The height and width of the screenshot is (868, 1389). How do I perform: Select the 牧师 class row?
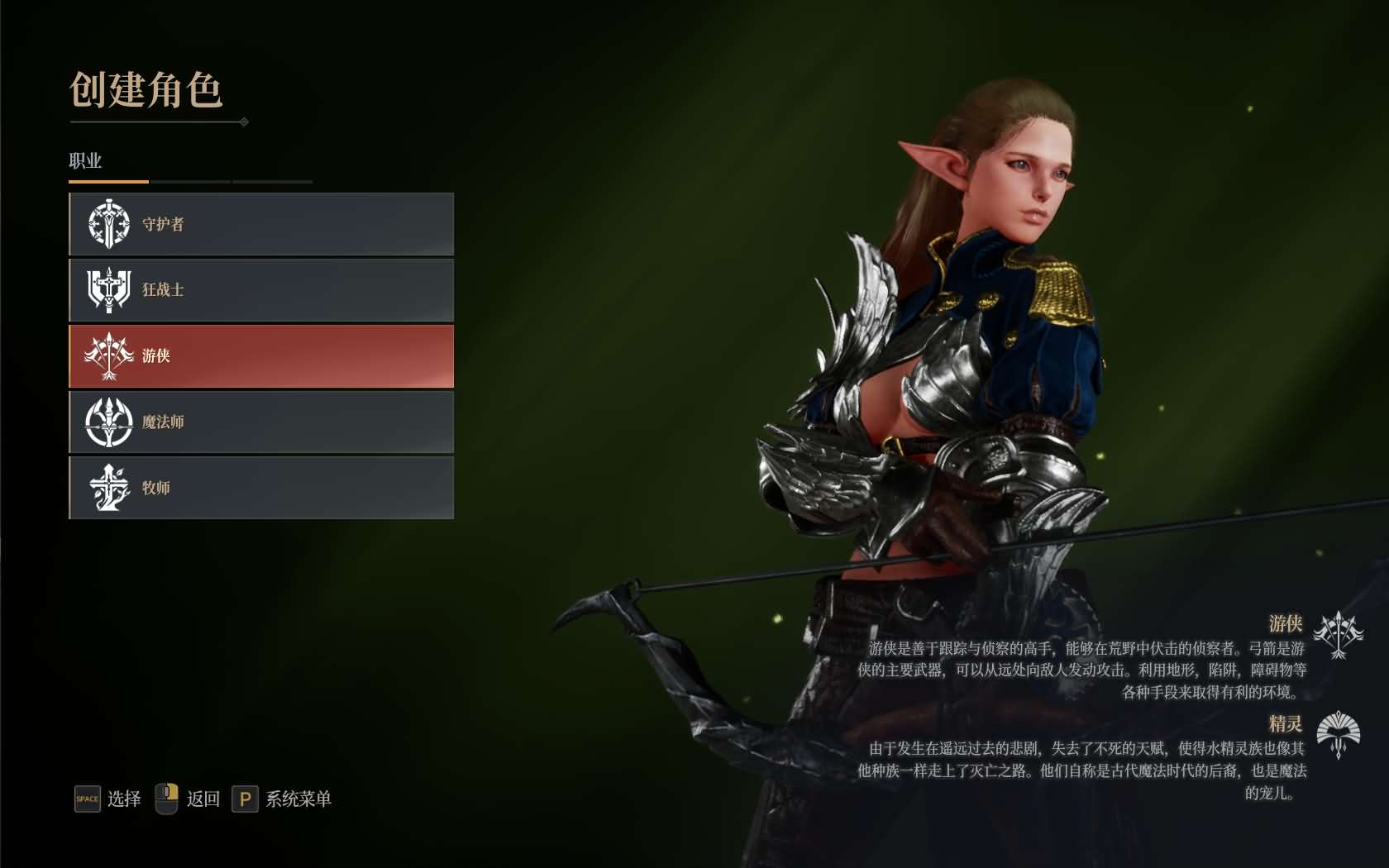click(x=260, y=488)
